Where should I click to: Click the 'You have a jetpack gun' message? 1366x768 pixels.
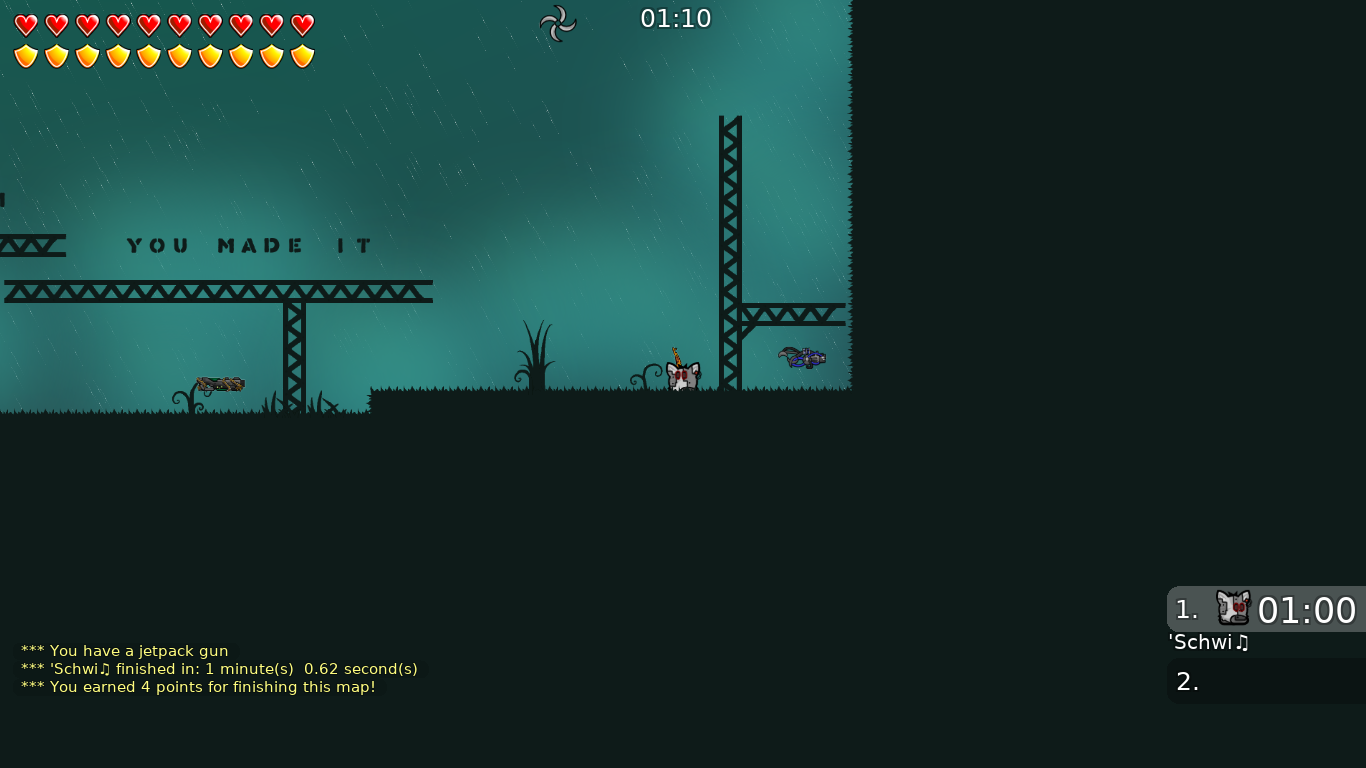124,651
